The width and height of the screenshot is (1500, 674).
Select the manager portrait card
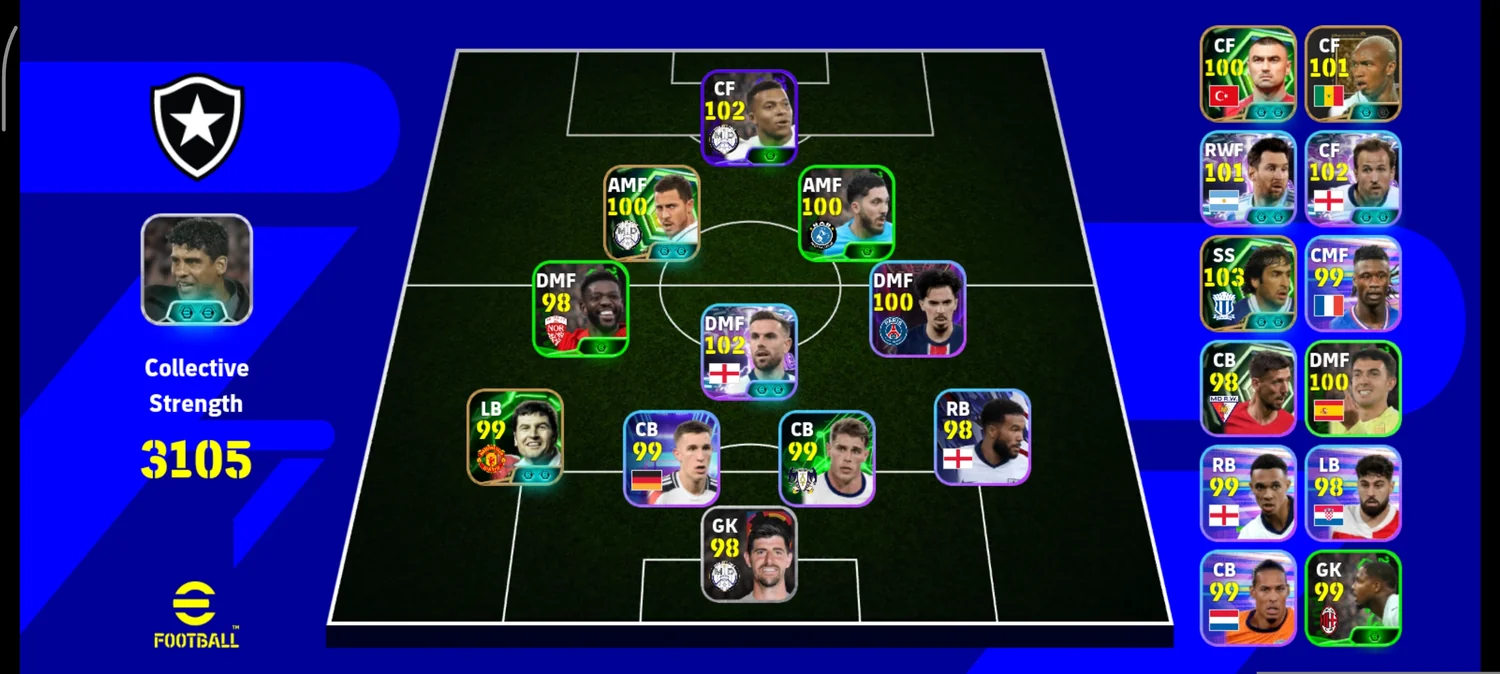[197, 270]
